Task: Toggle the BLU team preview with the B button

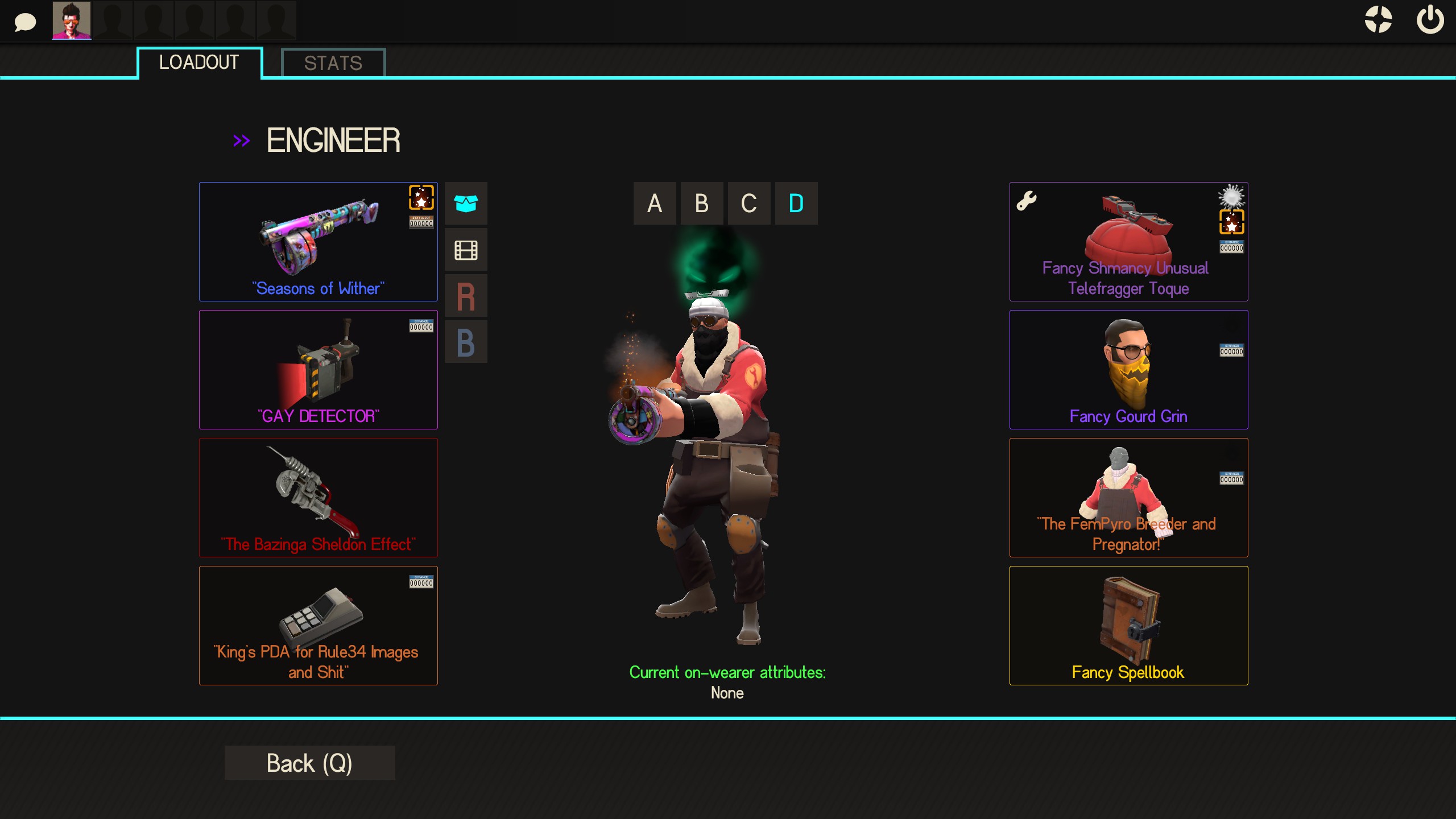Action: click(466, 342)
